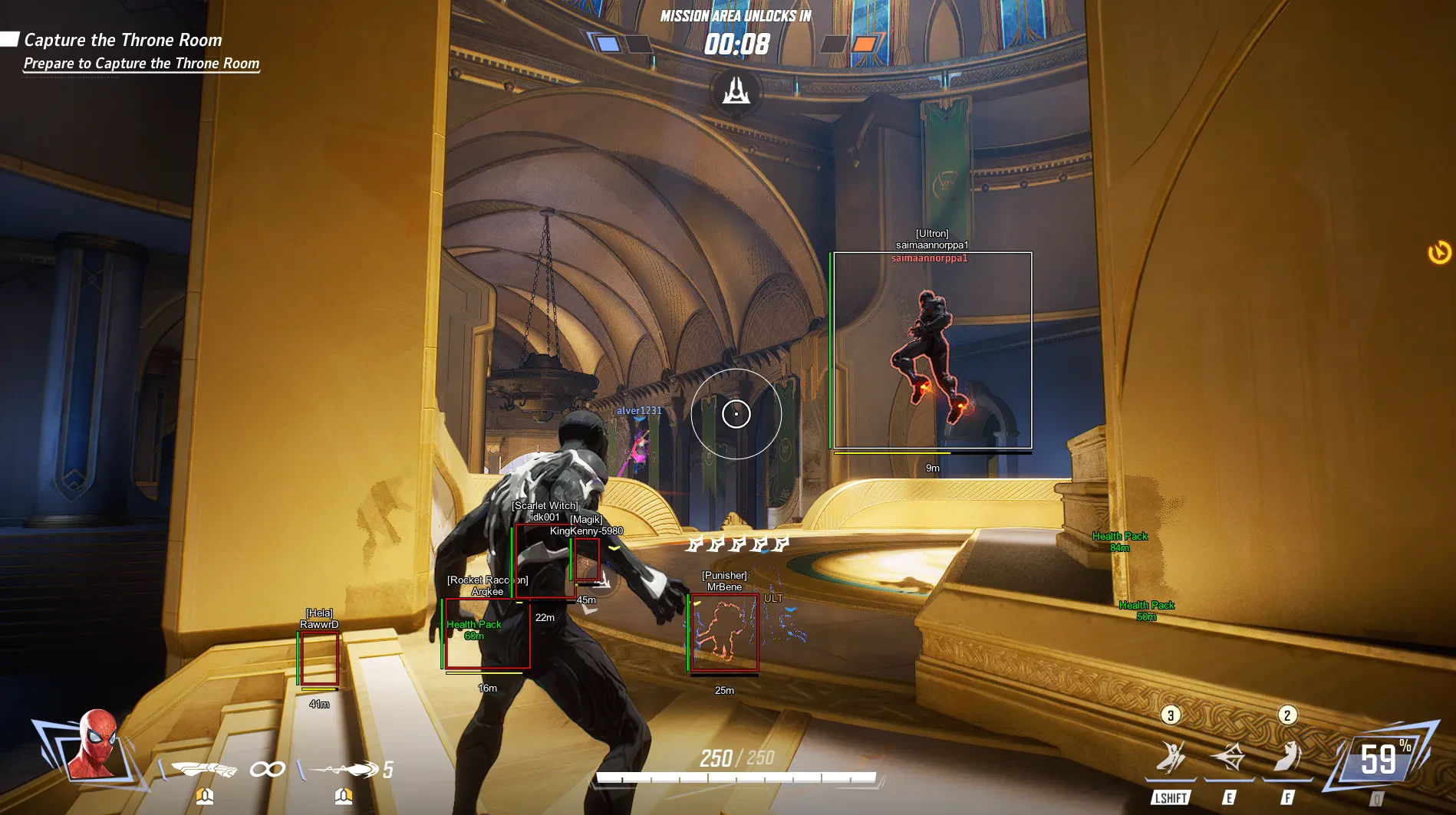Select the blue team capture indicator
This screenshot has width=1456, height=815.
[608, 44]
